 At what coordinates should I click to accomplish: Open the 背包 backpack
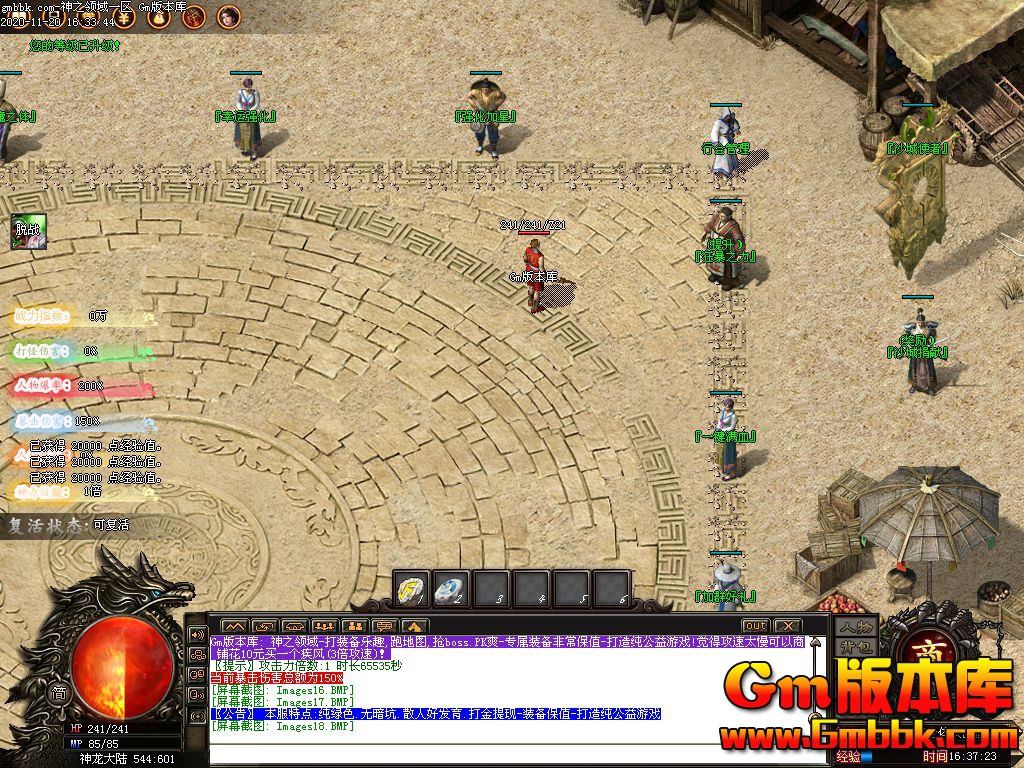856,647
